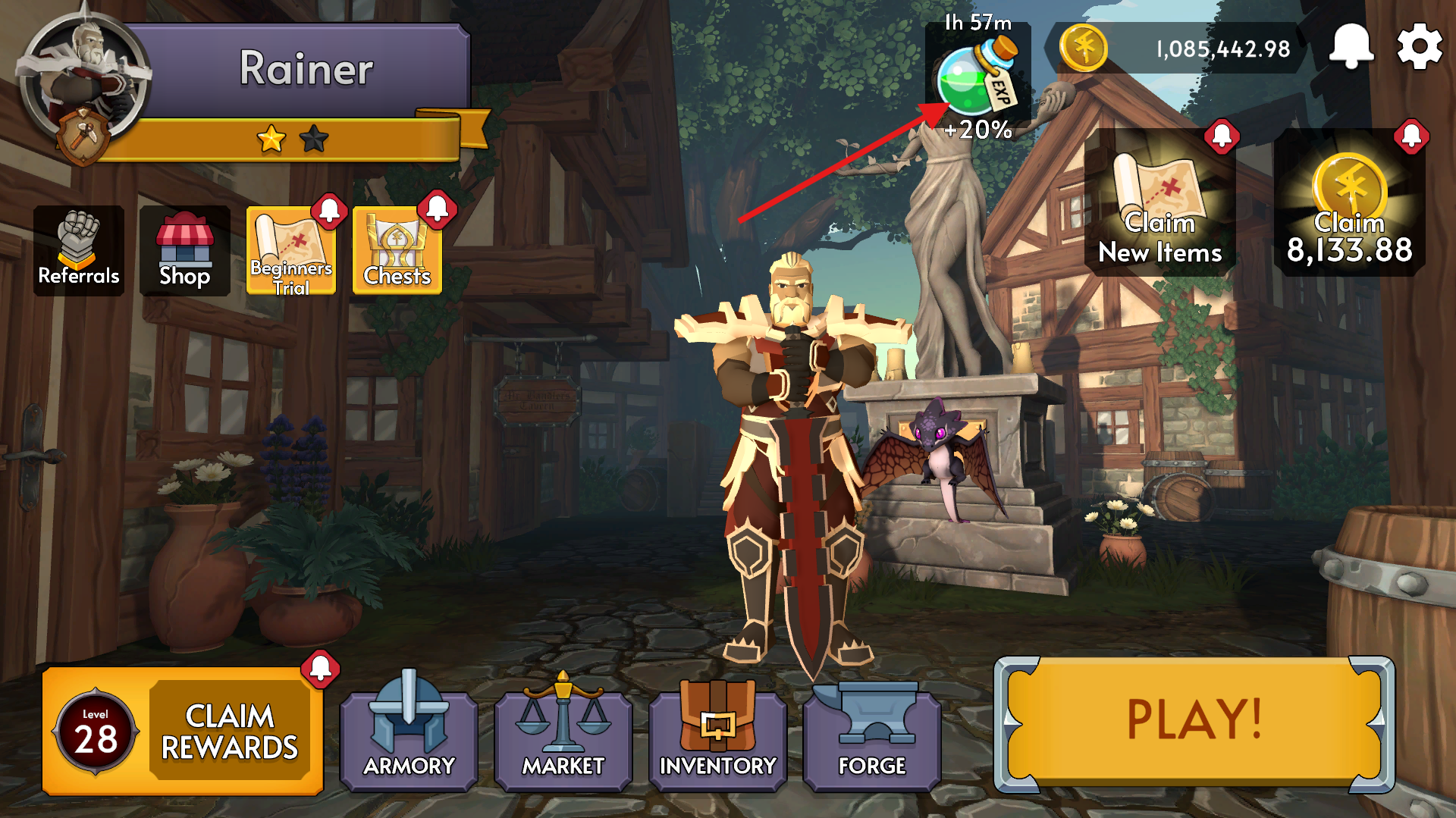The width and height of the screenshot is (1456, 818).
Task: Open the Referrals panel
Action: tap(79, 250)
